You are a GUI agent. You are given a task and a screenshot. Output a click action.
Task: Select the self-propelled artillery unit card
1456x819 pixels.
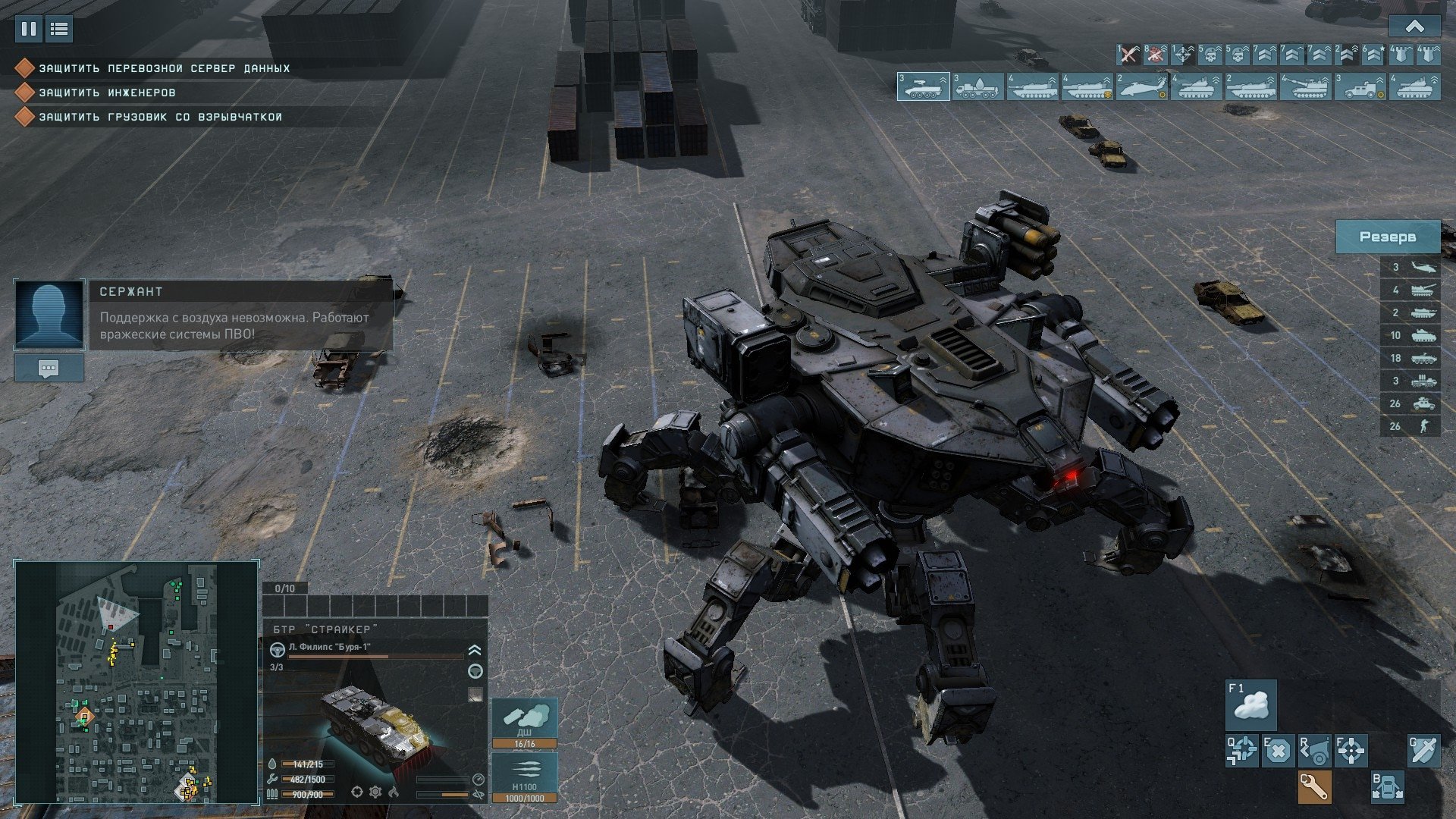(x=1305, y=86)
